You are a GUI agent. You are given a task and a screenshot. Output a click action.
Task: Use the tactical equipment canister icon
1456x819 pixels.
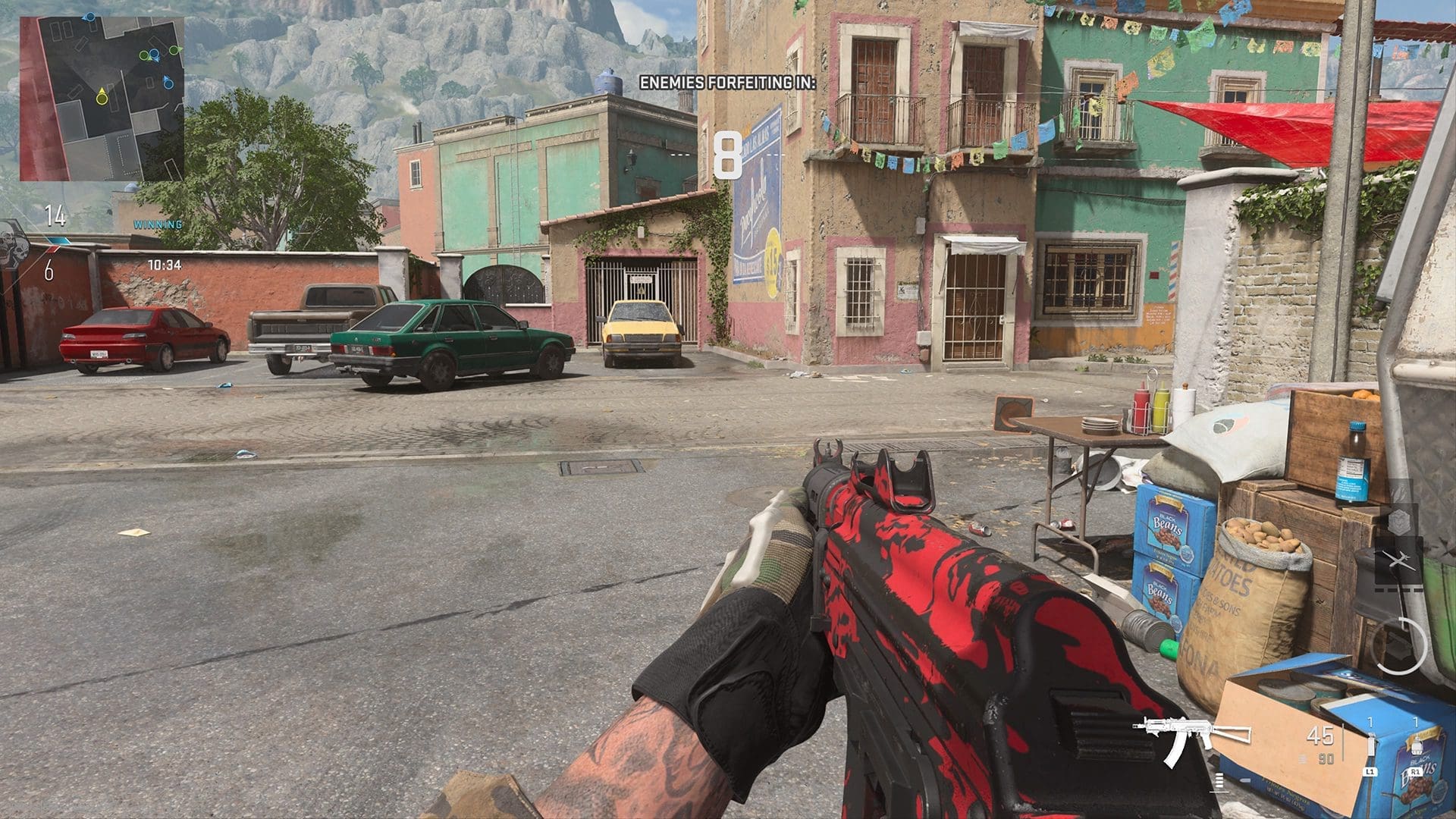click(1370, 745)
